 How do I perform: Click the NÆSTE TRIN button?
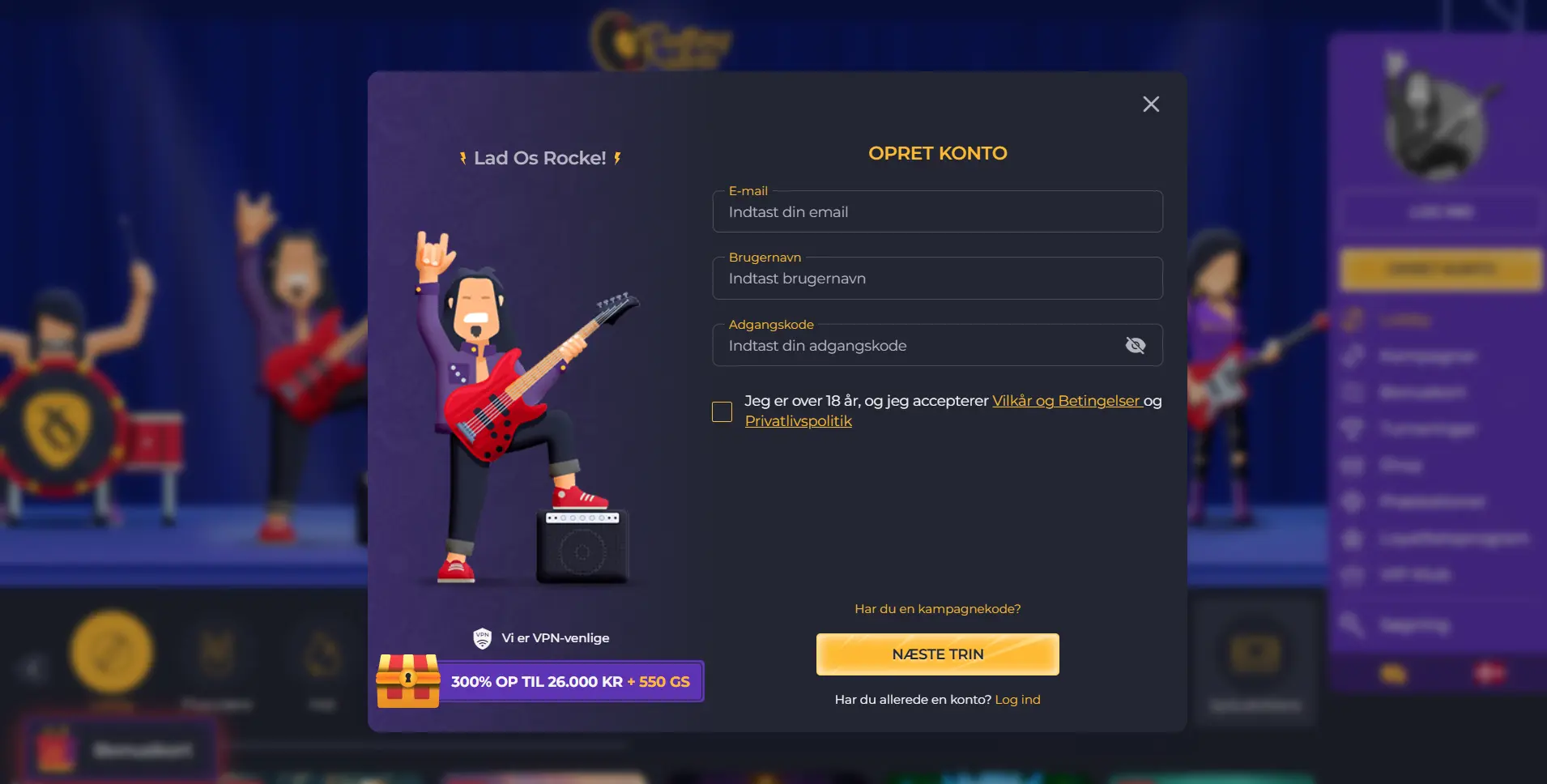[938, 654]
